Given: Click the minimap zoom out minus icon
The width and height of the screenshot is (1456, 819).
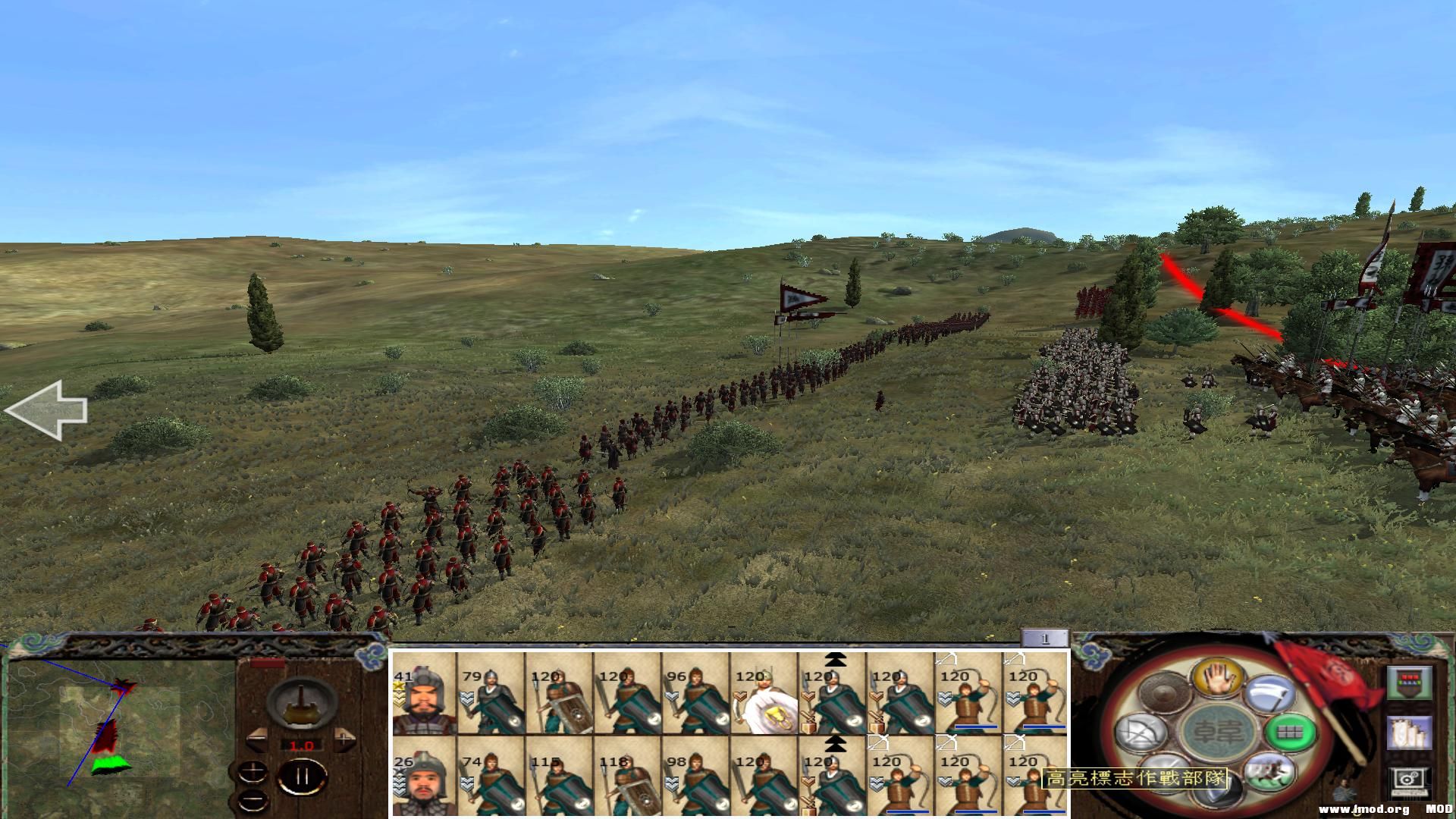Looking at the screenshot, I should point(253,799).
